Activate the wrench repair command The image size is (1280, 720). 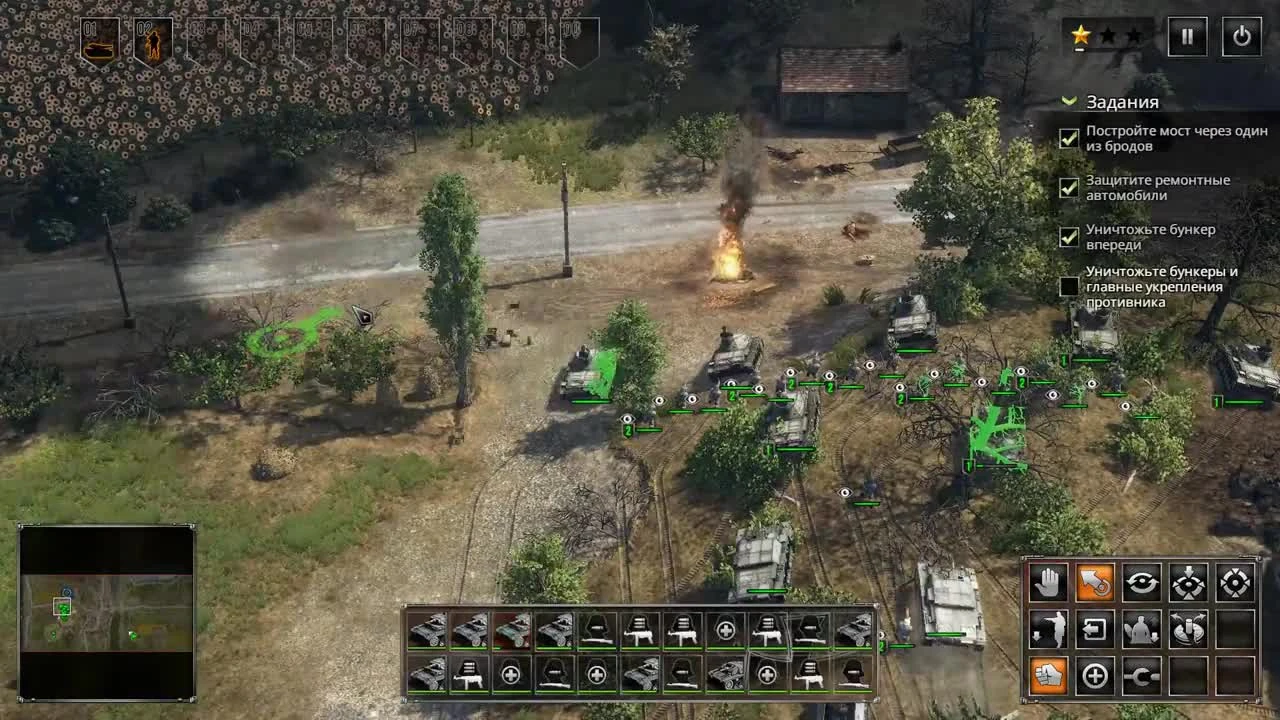point(1142,676)
